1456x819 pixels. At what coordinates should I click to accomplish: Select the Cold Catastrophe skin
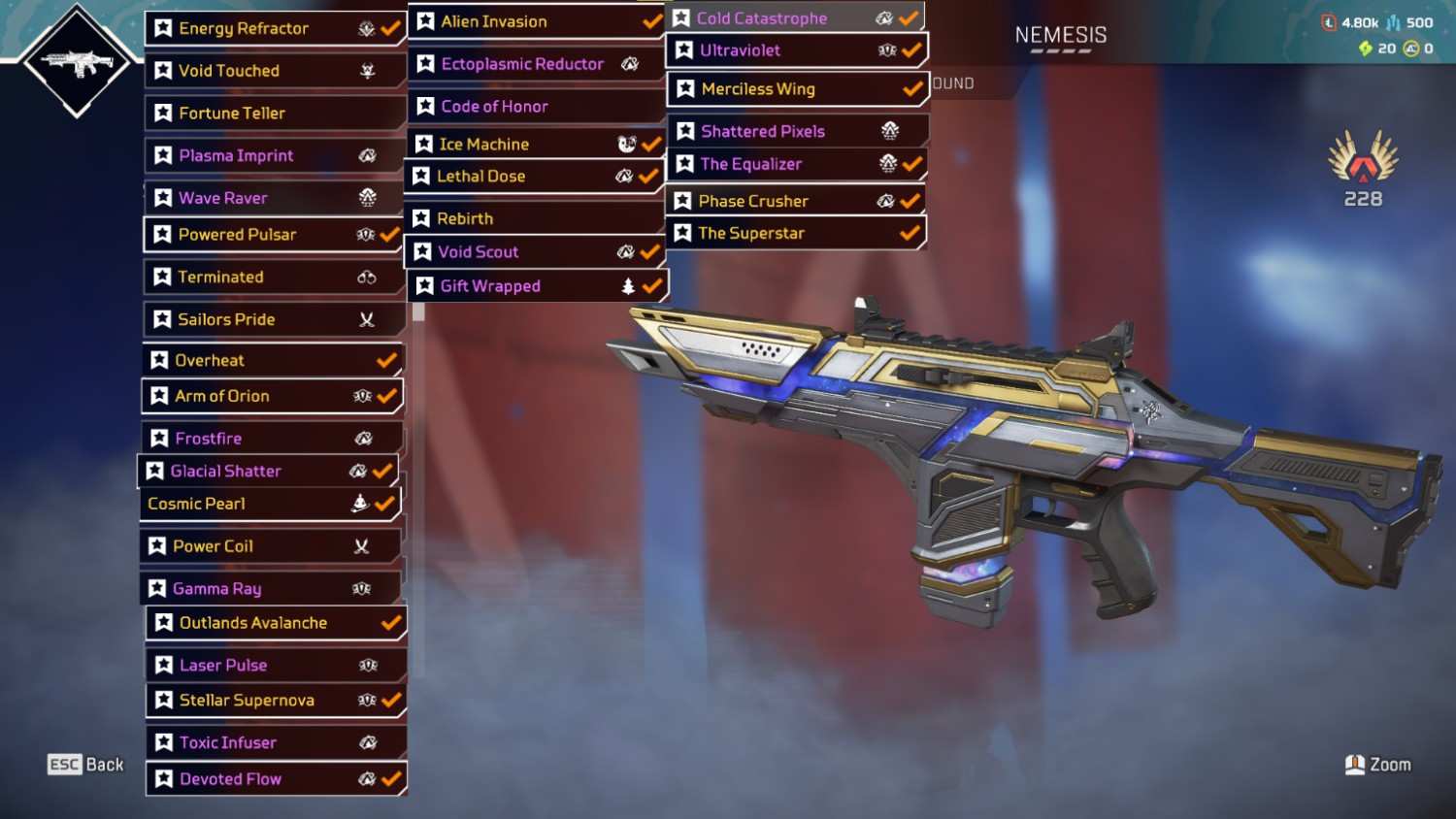click(777, 17)
